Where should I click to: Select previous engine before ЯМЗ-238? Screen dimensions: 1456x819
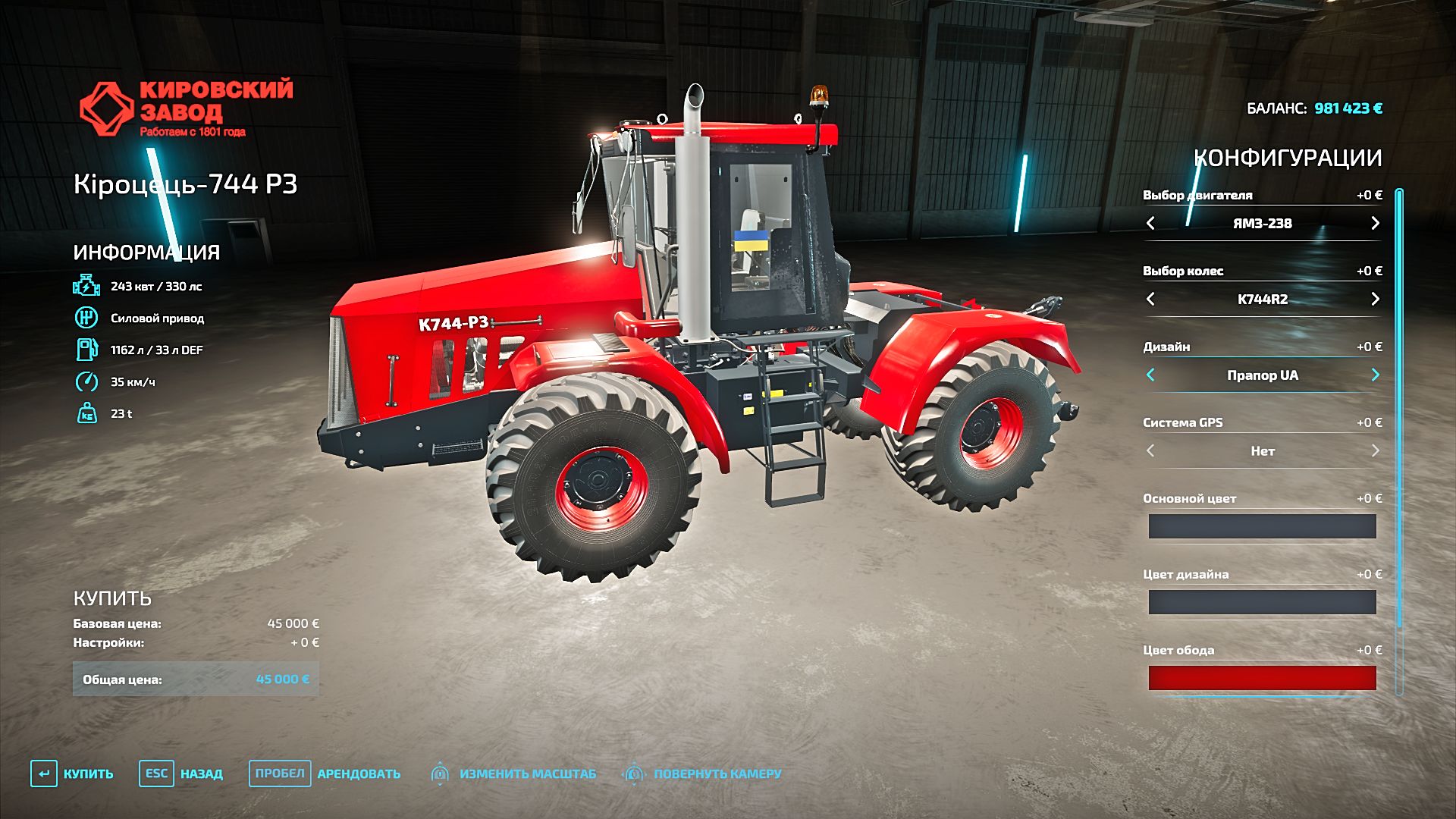coord(1150,223)
